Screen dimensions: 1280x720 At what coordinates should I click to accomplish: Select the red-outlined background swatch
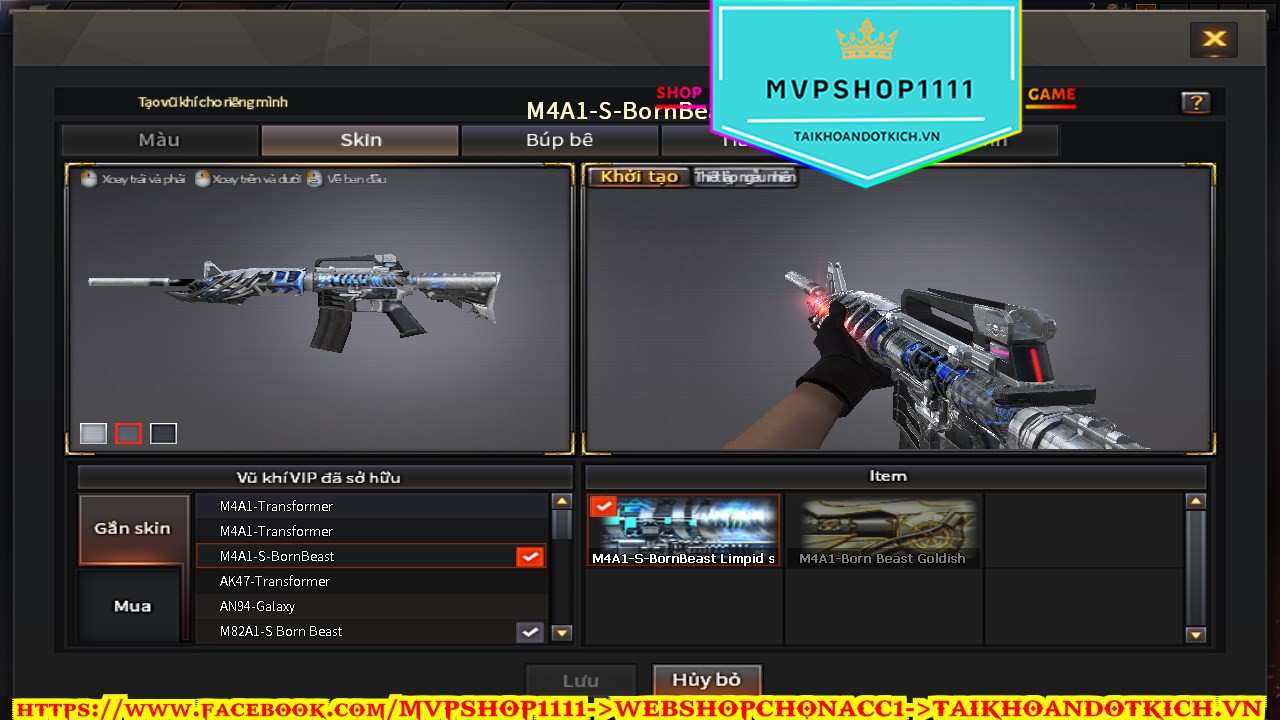click(128, 433)
